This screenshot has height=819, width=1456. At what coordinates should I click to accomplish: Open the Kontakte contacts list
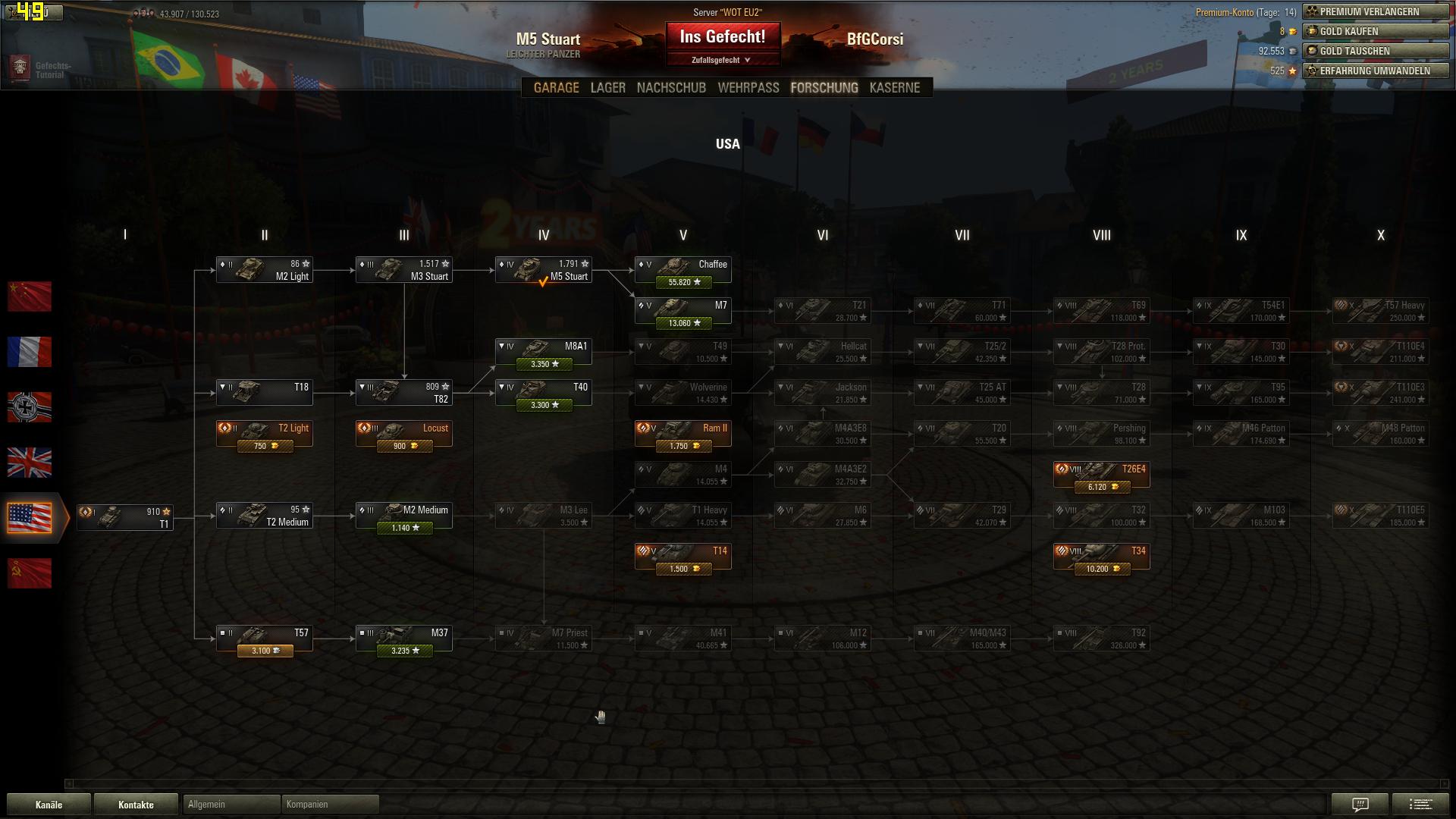tap(136, 805)
